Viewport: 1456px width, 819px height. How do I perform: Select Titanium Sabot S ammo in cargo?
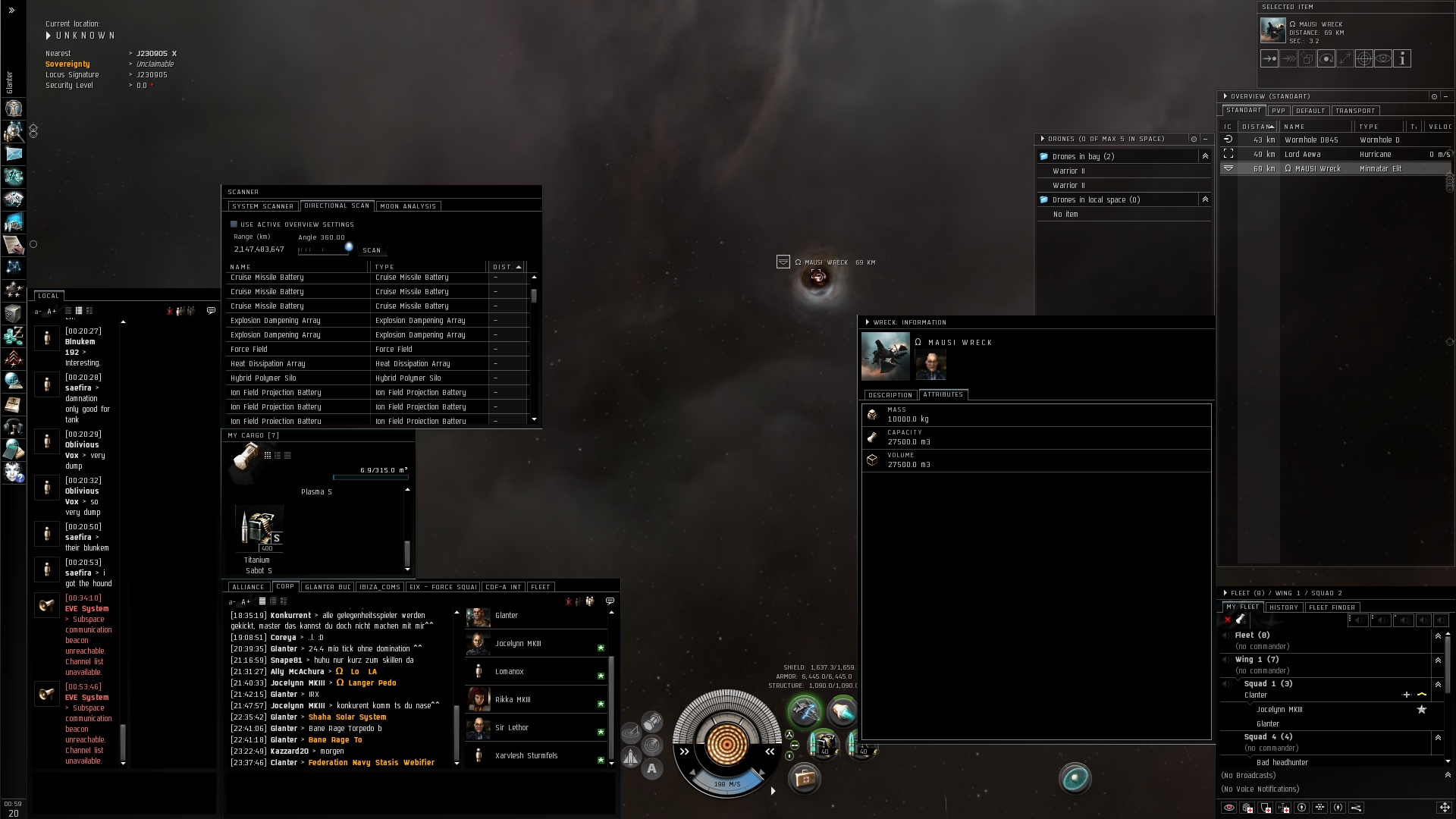point(259,529)
